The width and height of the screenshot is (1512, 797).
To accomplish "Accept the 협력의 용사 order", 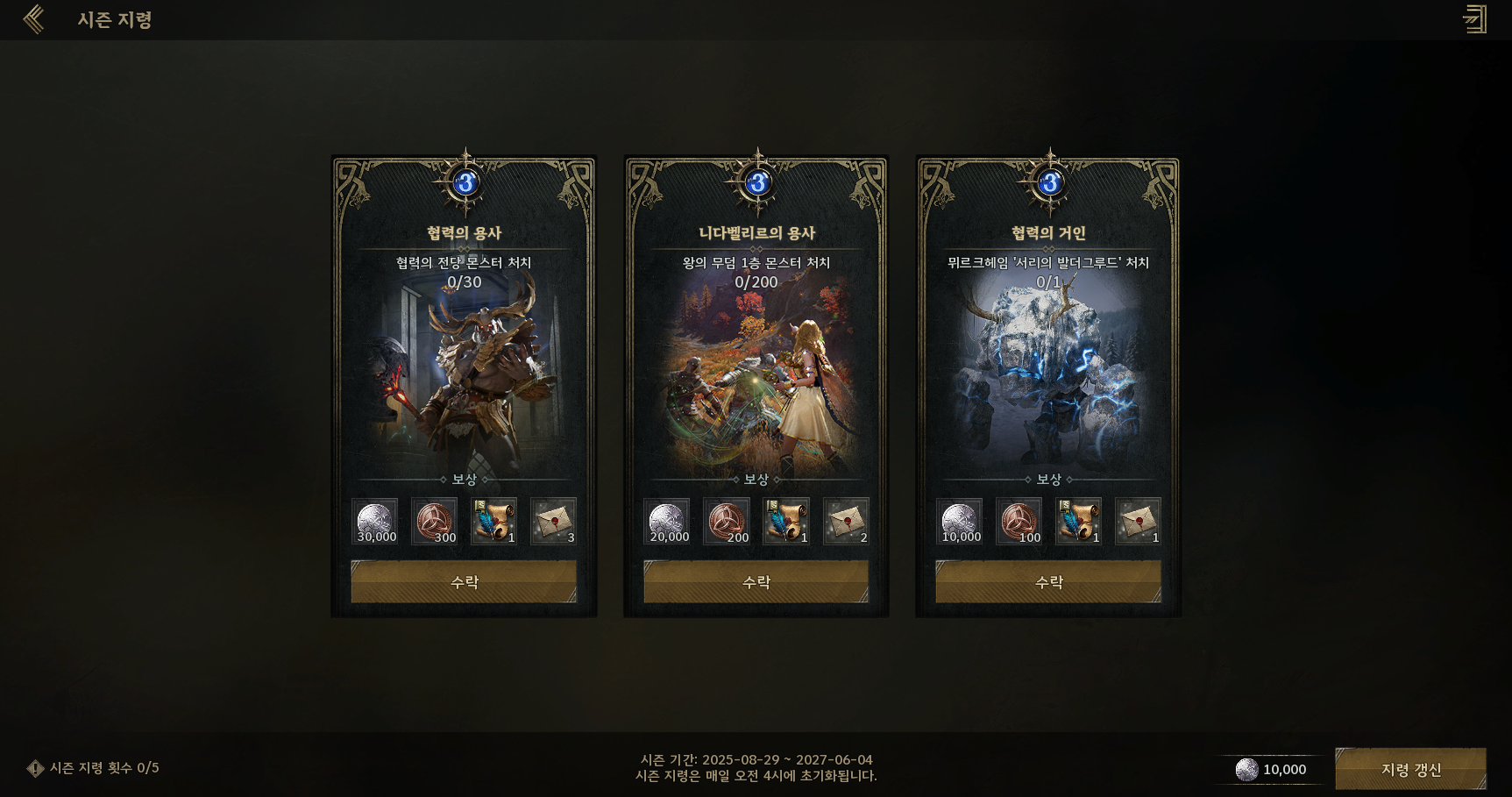I will [464, 582].
